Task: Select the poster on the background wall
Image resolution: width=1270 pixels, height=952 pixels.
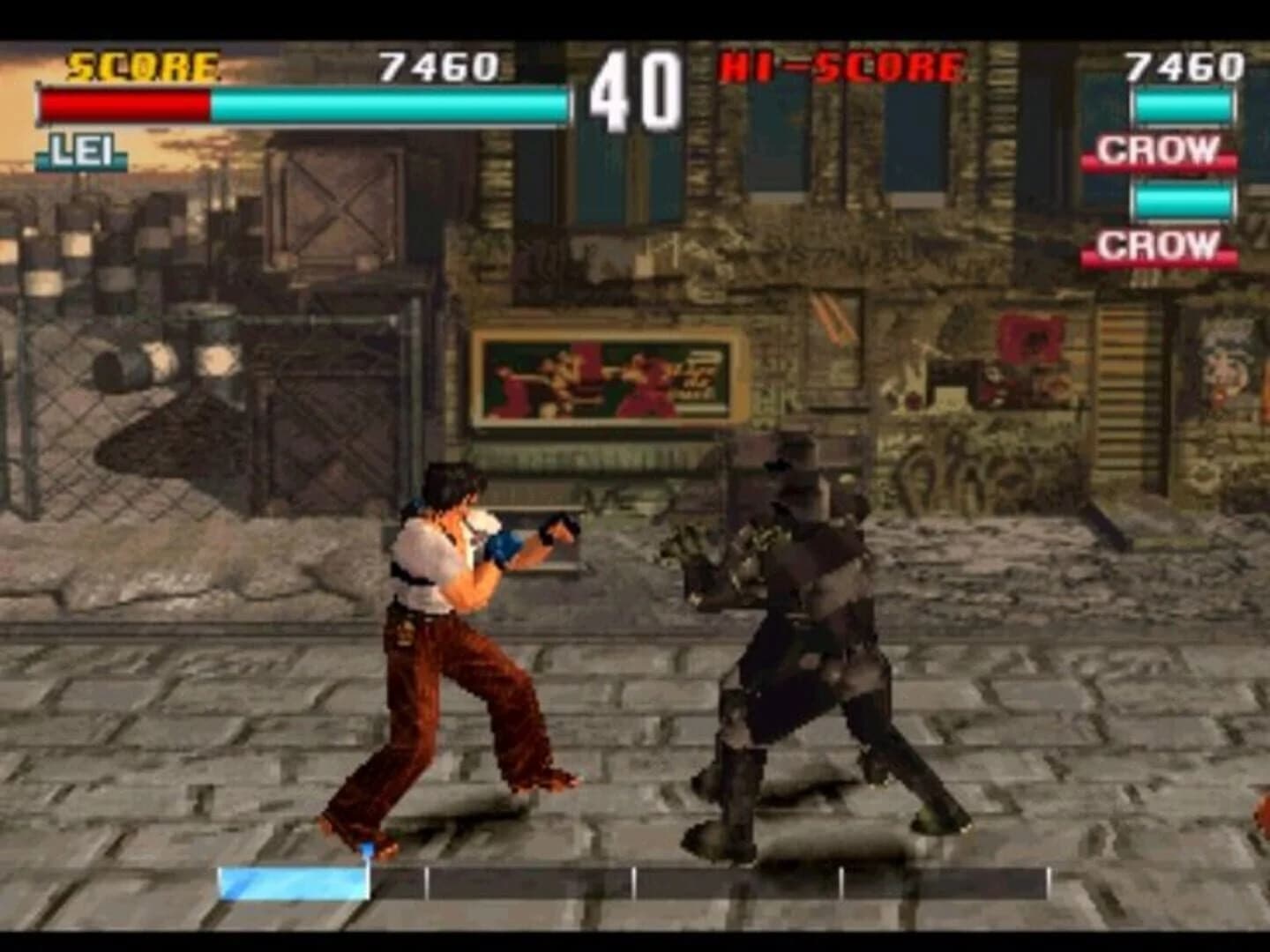Action: pyautogui.click(x=609, y=377)
